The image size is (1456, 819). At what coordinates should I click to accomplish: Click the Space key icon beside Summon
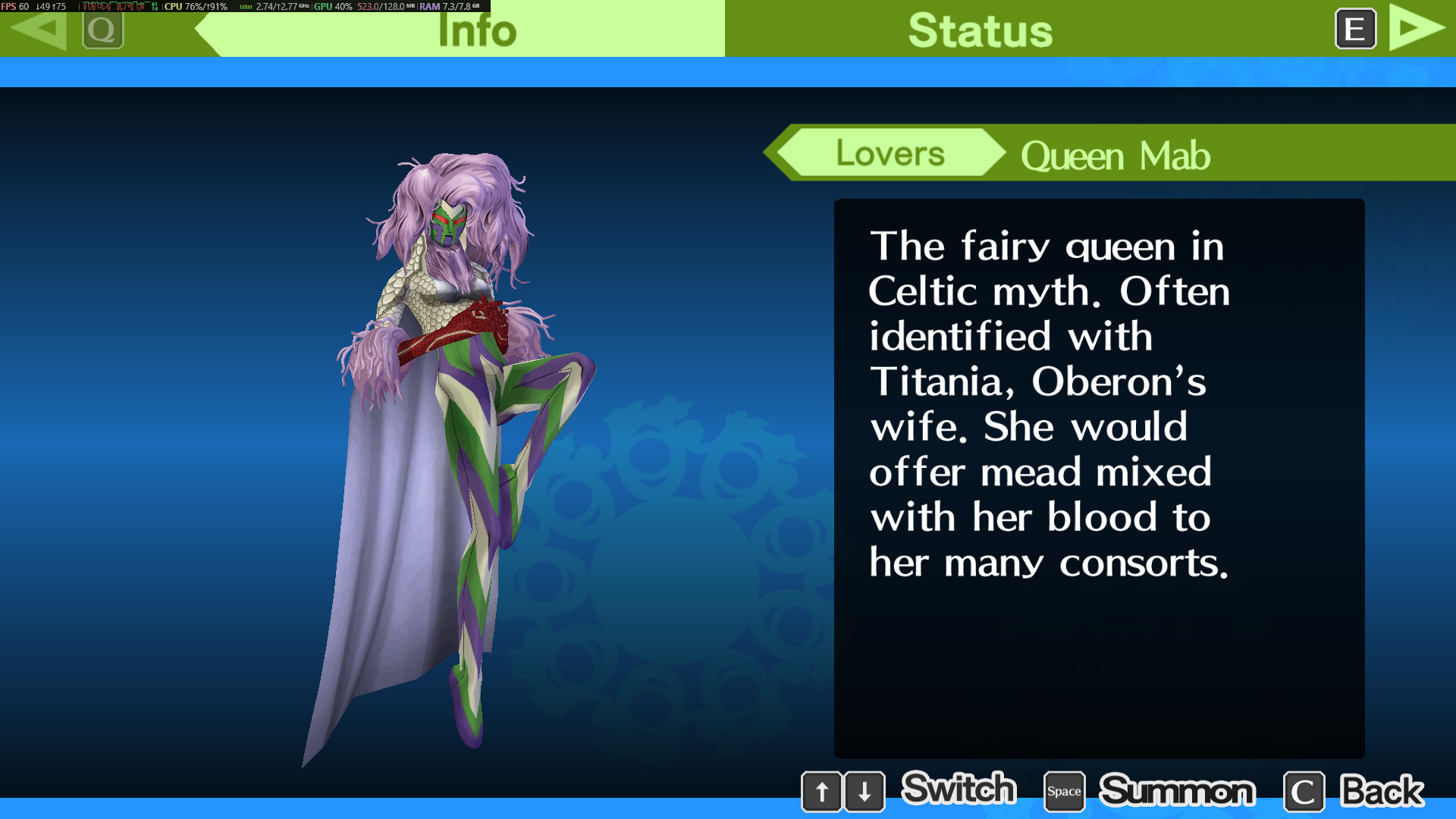pyautogui.click(x=1064, y=791)
